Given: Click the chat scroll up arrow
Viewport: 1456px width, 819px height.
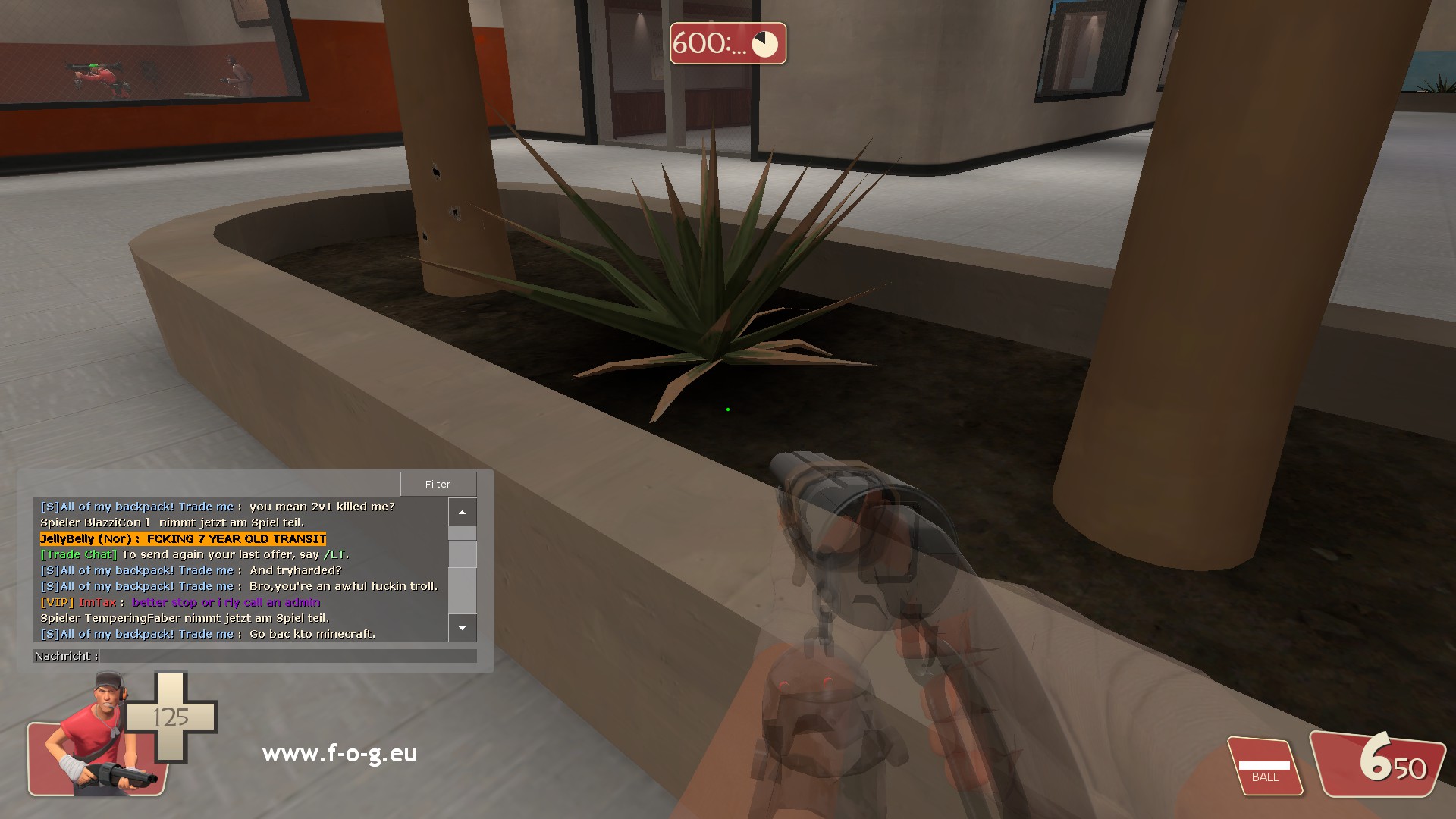Looking at the screenshot, I should pyautogui.click(x=462, y=513).
